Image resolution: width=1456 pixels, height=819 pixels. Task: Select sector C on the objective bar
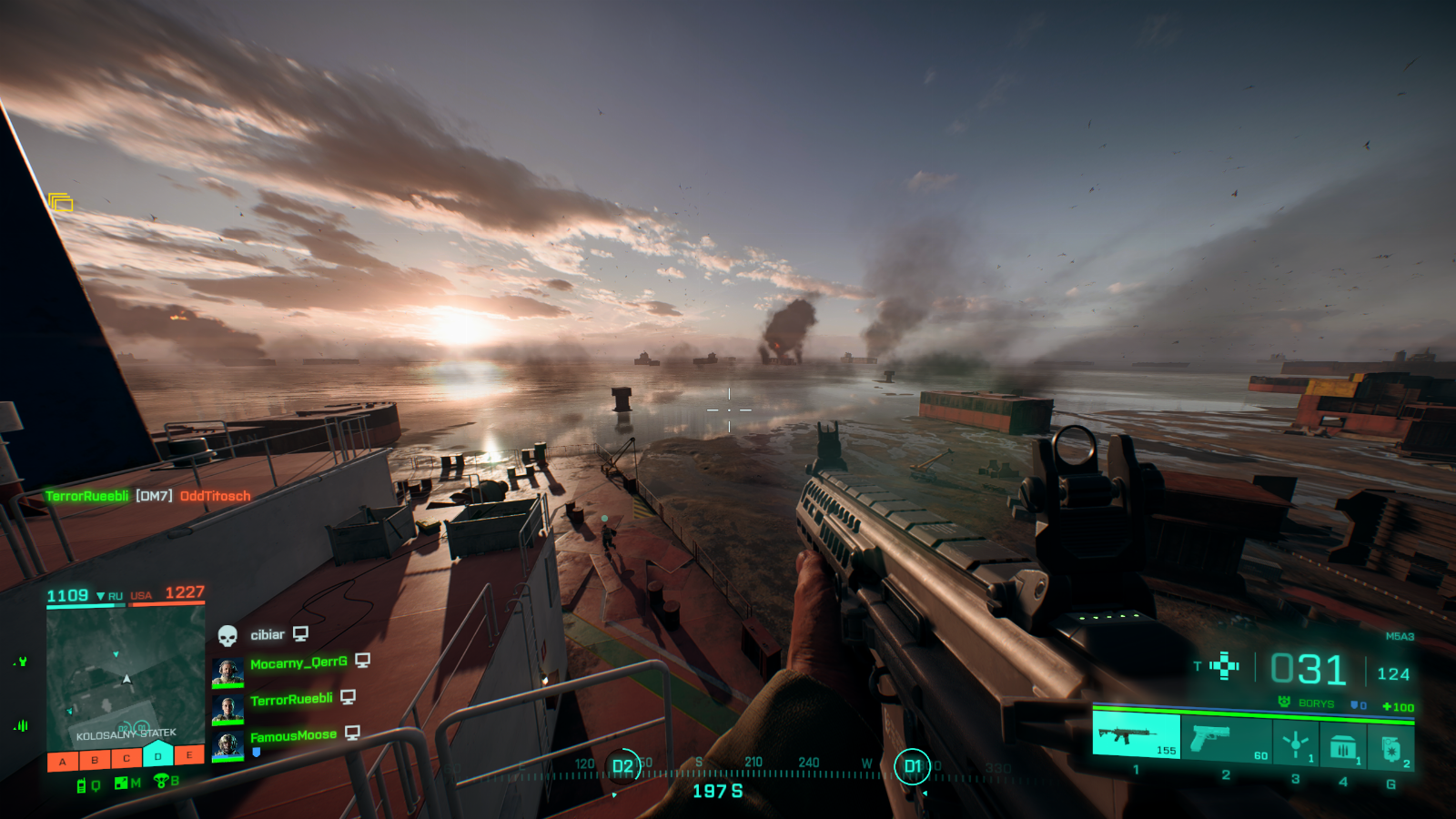pyautogui.click(x=126, y=757)
